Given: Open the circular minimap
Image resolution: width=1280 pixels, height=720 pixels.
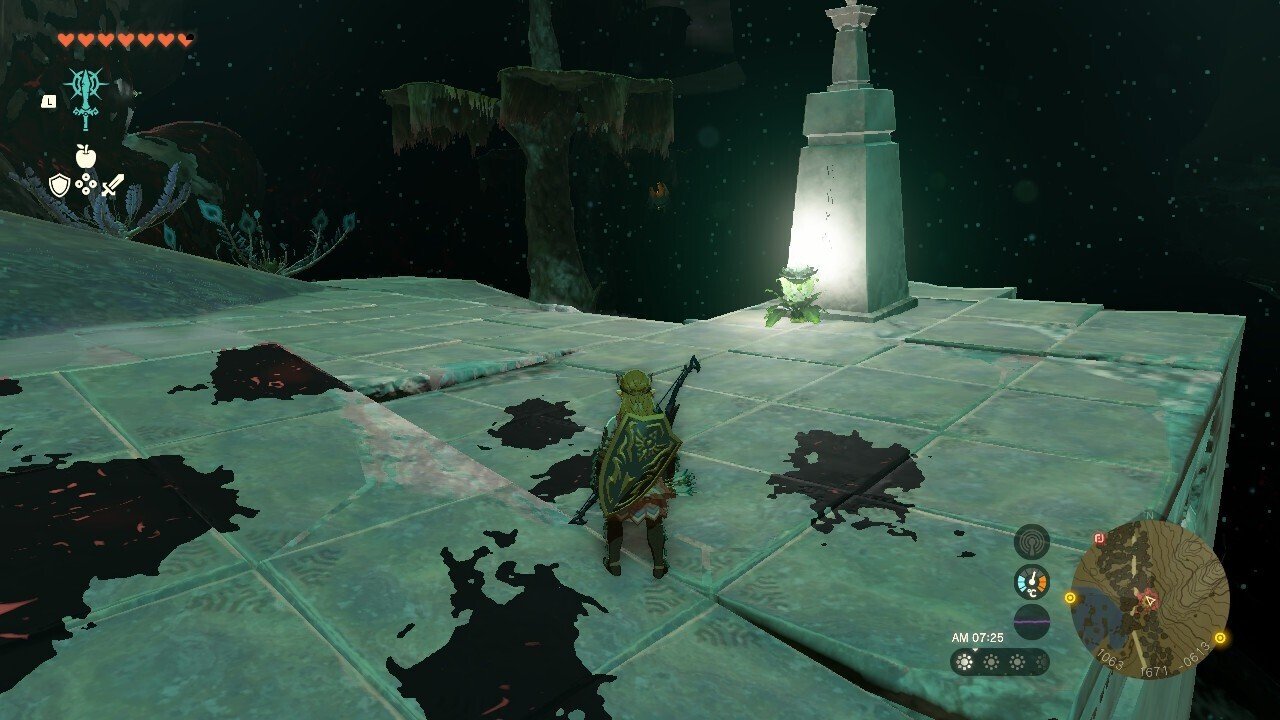Looking at the screenshot, I should click(x=1149, y=599).
